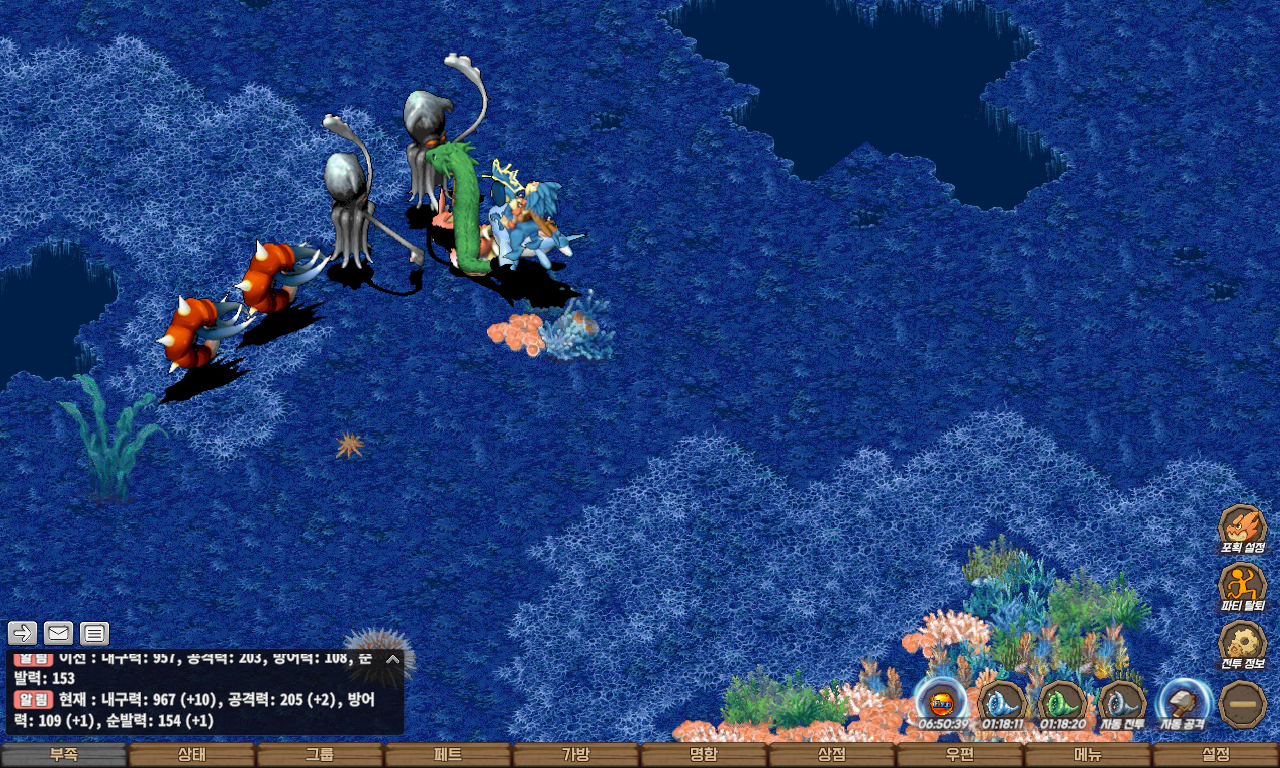1280x768 pixels.
Task: Open the 설정 (settings) menu
Action: coord(1216,755)
